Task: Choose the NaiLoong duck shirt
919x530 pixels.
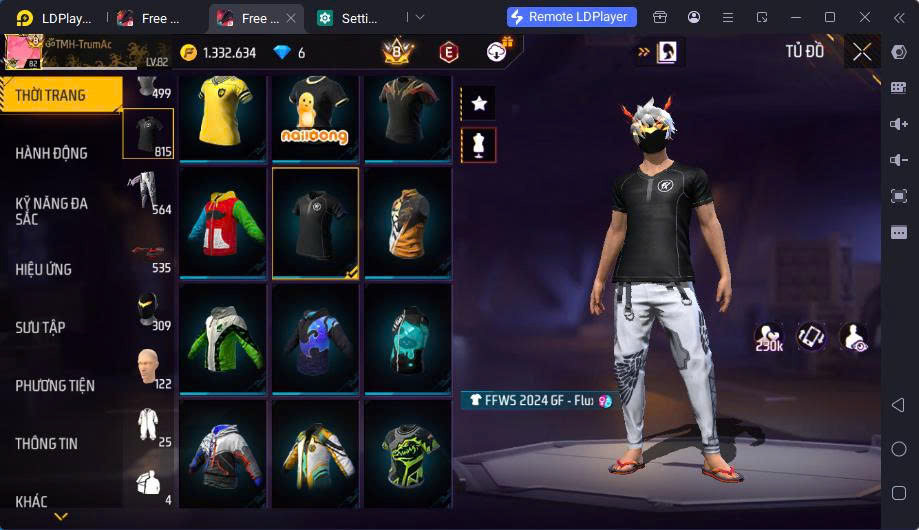Action: pyautogui.click(x=314, y=117)
